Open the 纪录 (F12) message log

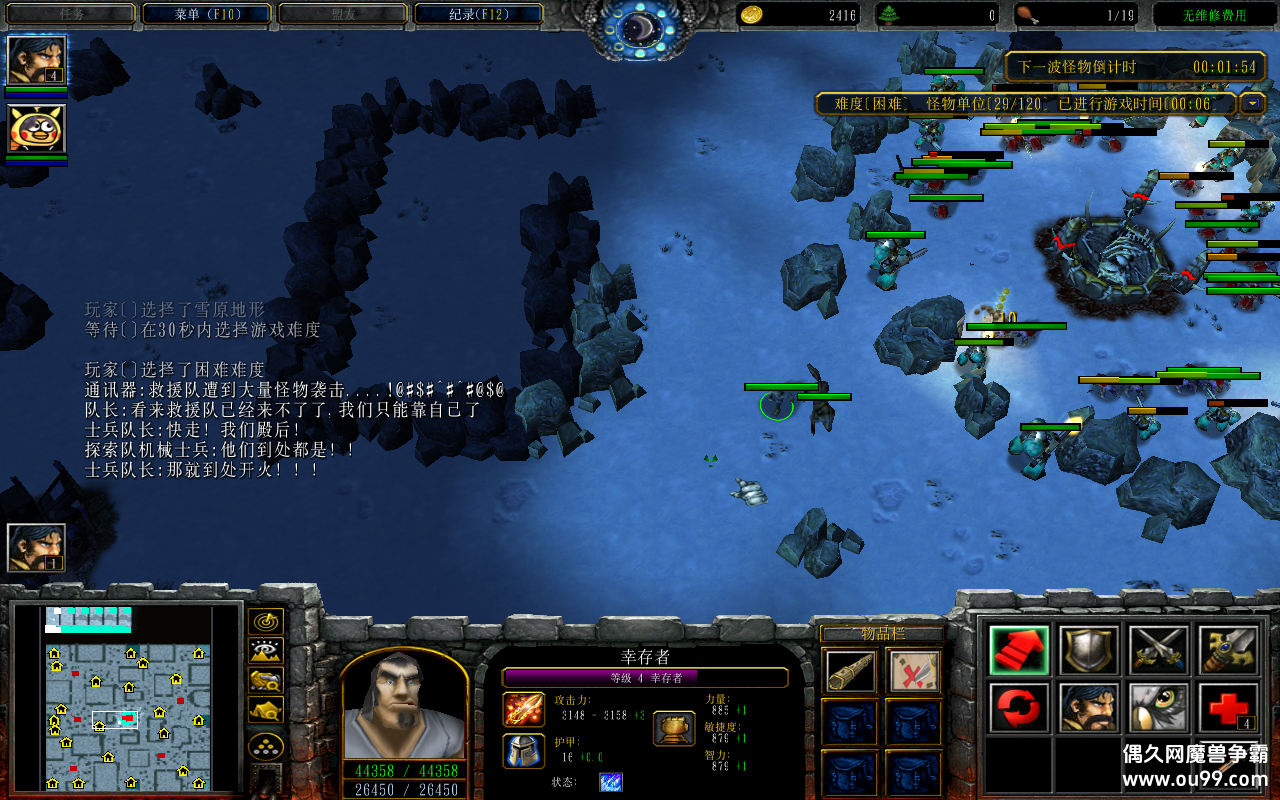click(478, 14)
